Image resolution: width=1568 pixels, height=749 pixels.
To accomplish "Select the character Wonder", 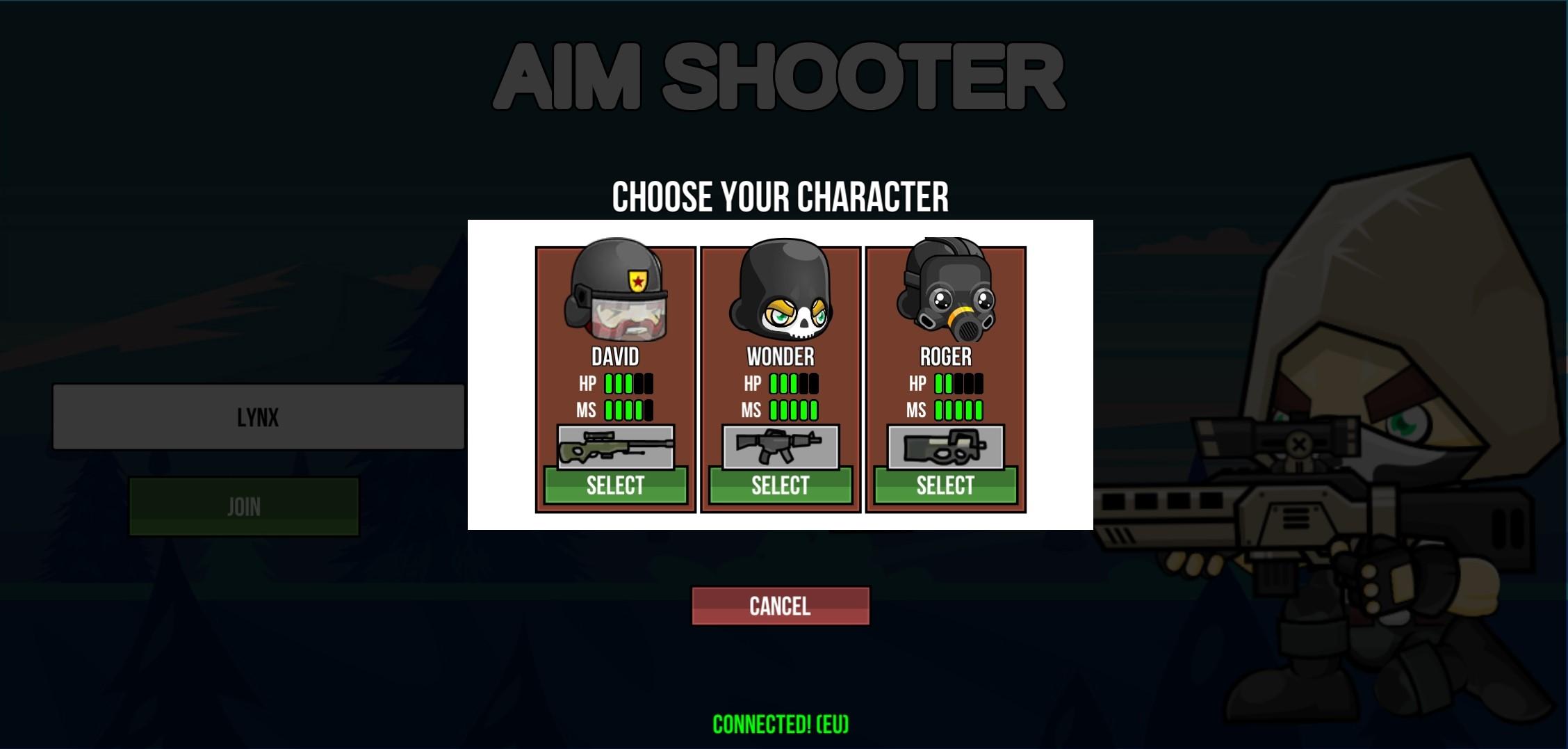I will (780, 485).
